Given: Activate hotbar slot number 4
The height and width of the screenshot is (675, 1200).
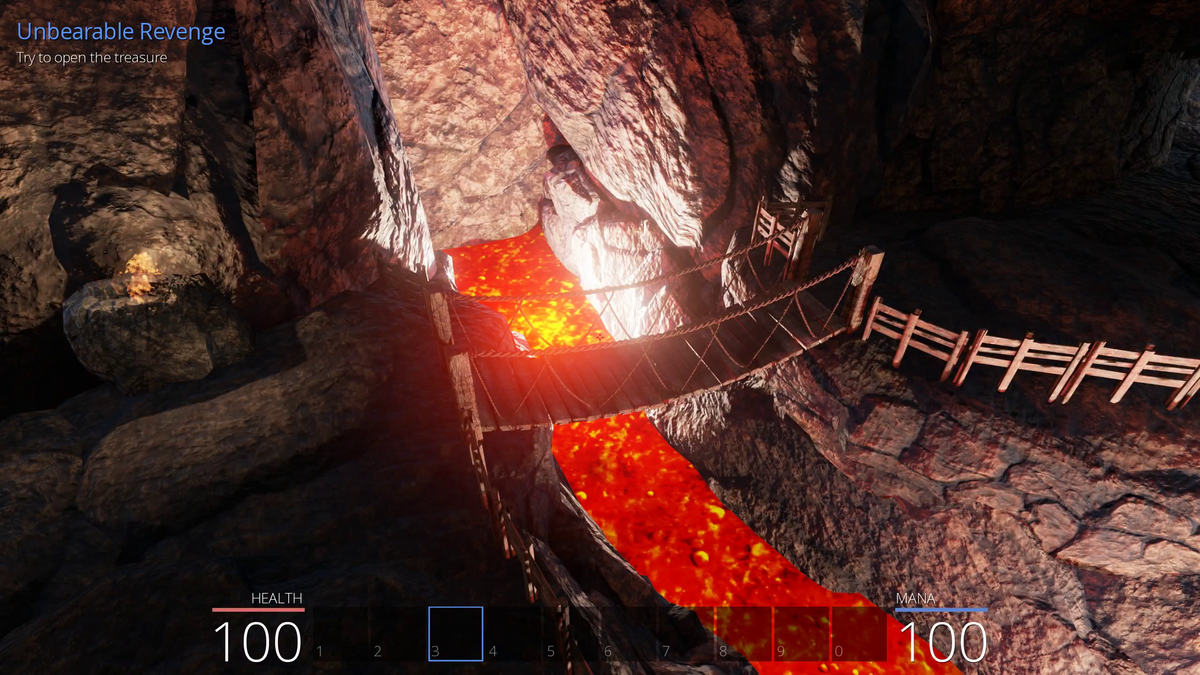Looking at the screenshot, I should click(514, 634).
